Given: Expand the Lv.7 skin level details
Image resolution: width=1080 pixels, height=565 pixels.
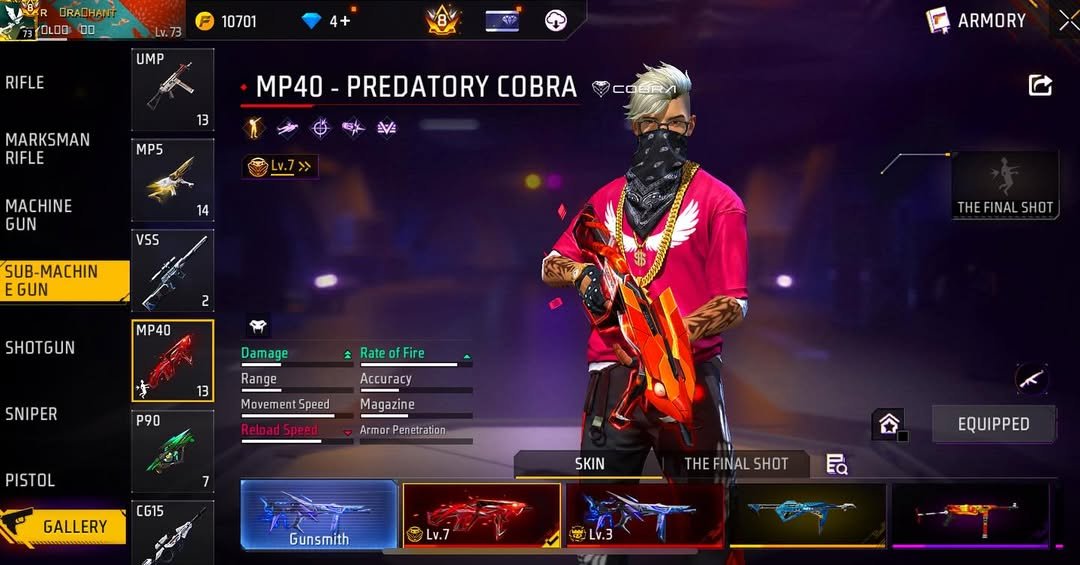Looking at the screenshot, I should point(281,167).
